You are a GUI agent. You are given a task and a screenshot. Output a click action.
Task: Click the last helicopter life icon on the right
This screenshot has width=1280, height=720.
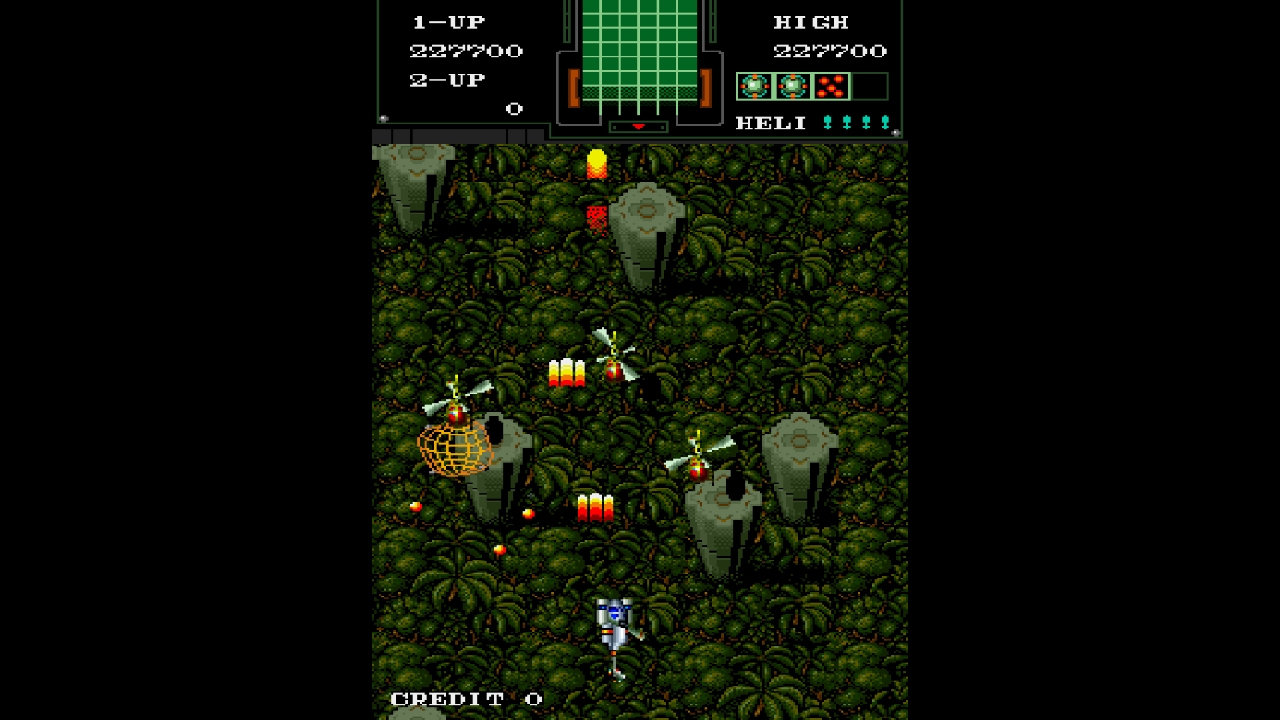[x=886, y=122]
